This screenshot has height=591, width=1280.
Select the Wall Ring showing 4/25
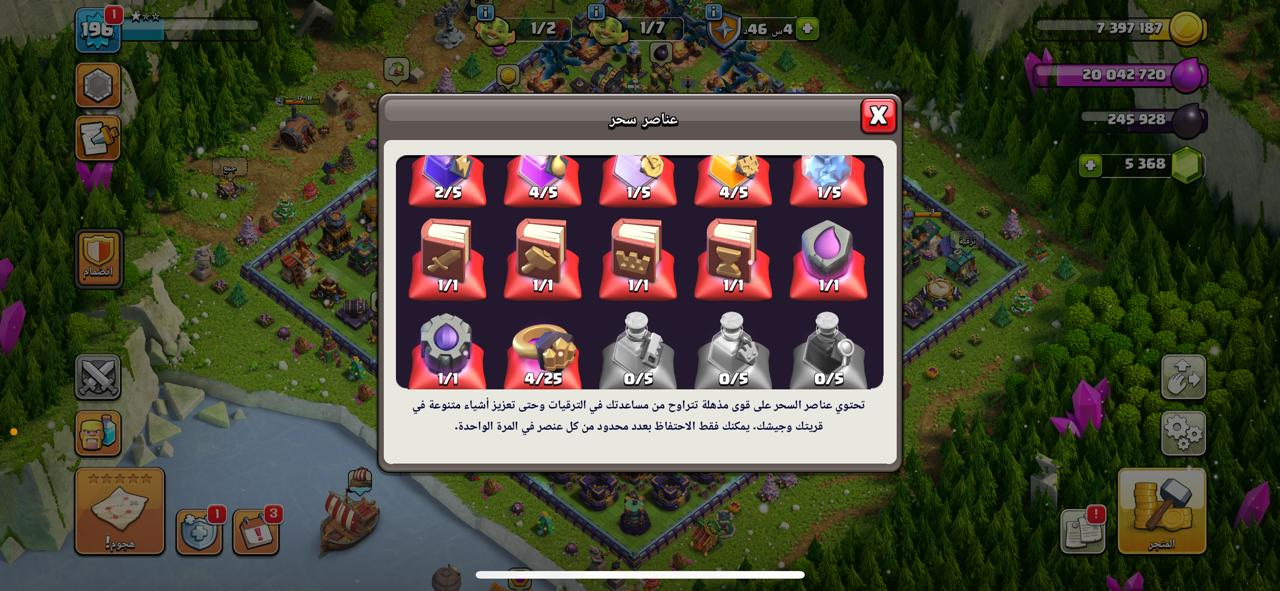pyautogui.click(x=542, y=351)
